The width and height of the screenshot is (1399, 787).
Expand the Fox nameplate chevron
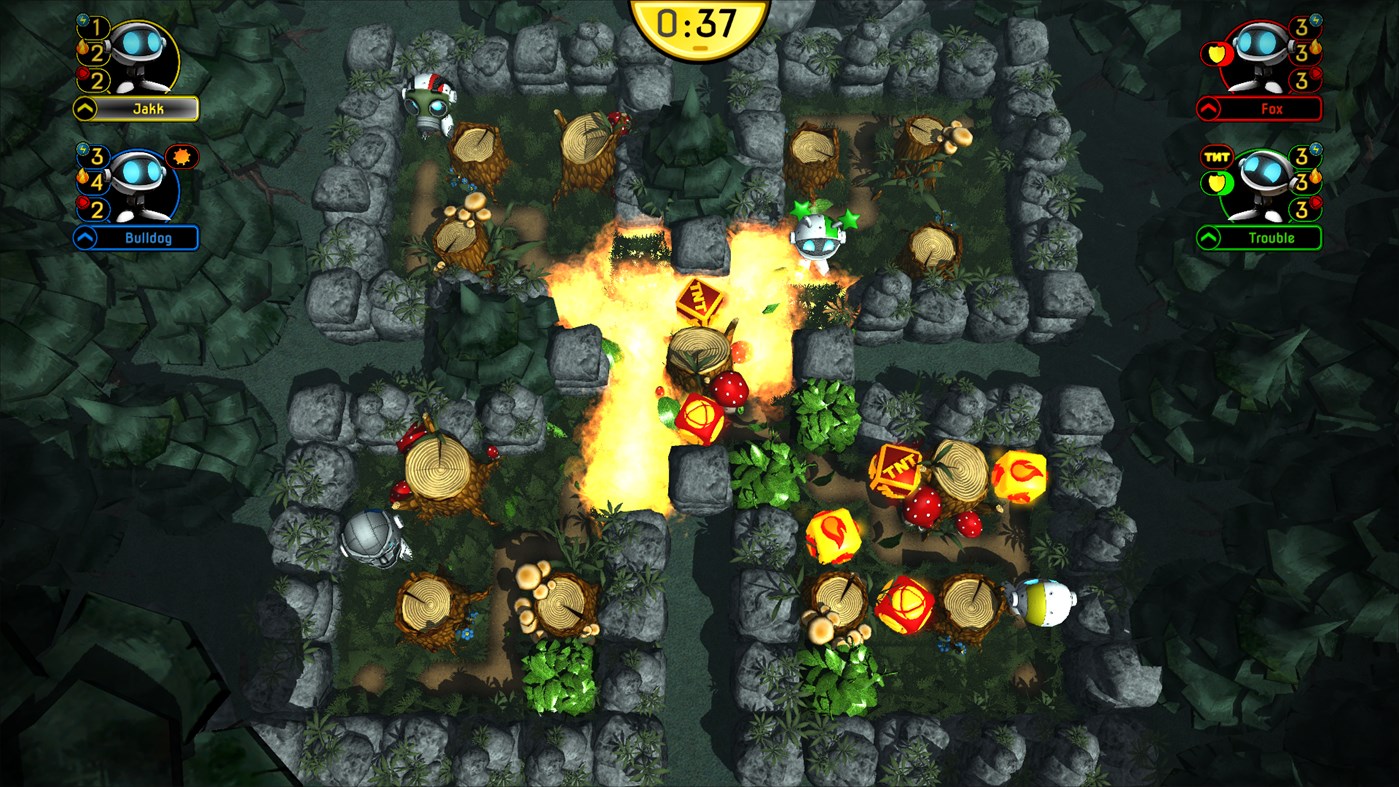click(x=1208, y=107)
